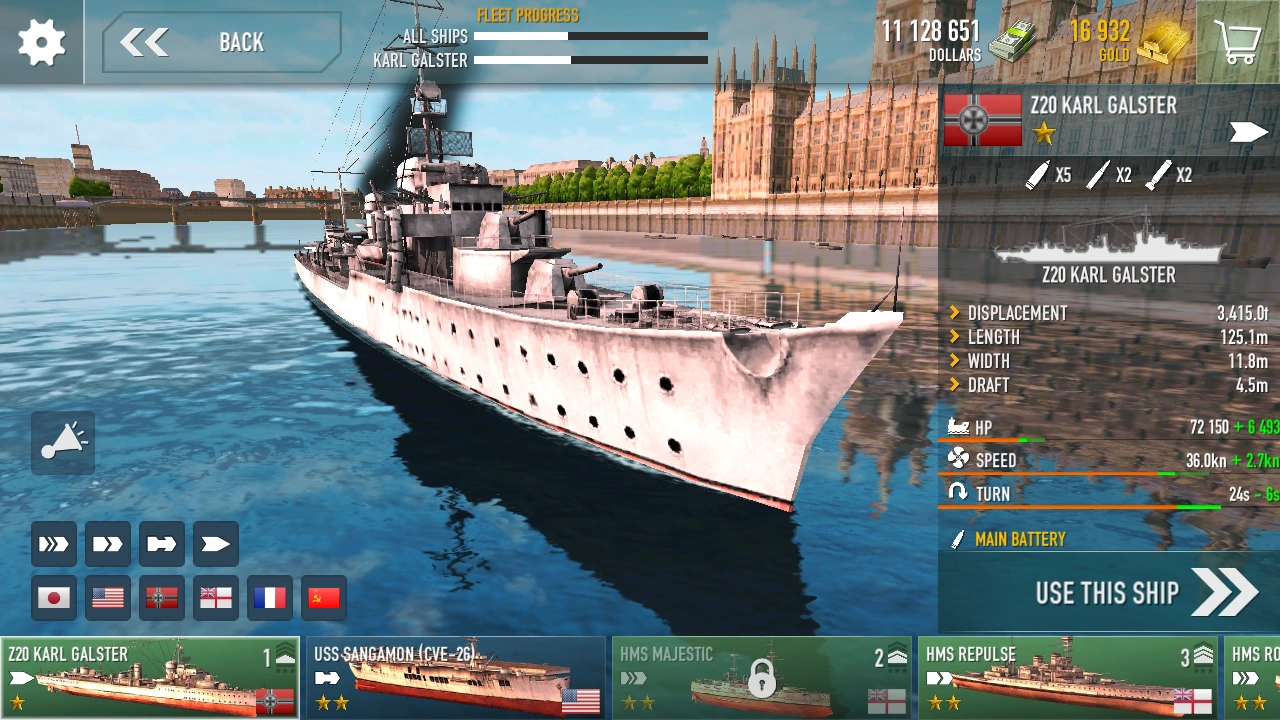Select the German navy flag filter
1280x720 pixels.
161,597
